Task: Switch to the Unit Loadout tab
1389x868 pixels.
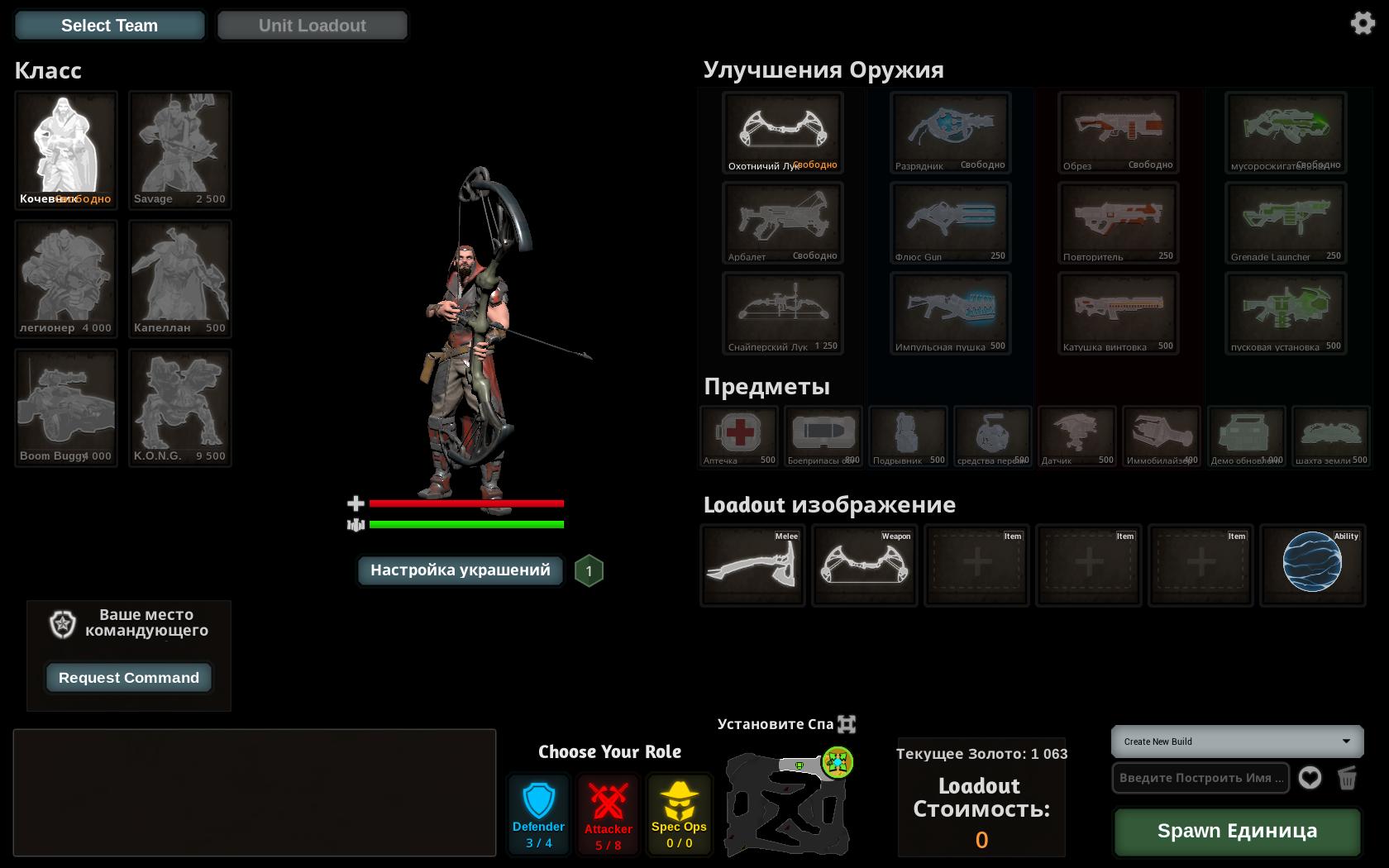Action: point(312,26)
